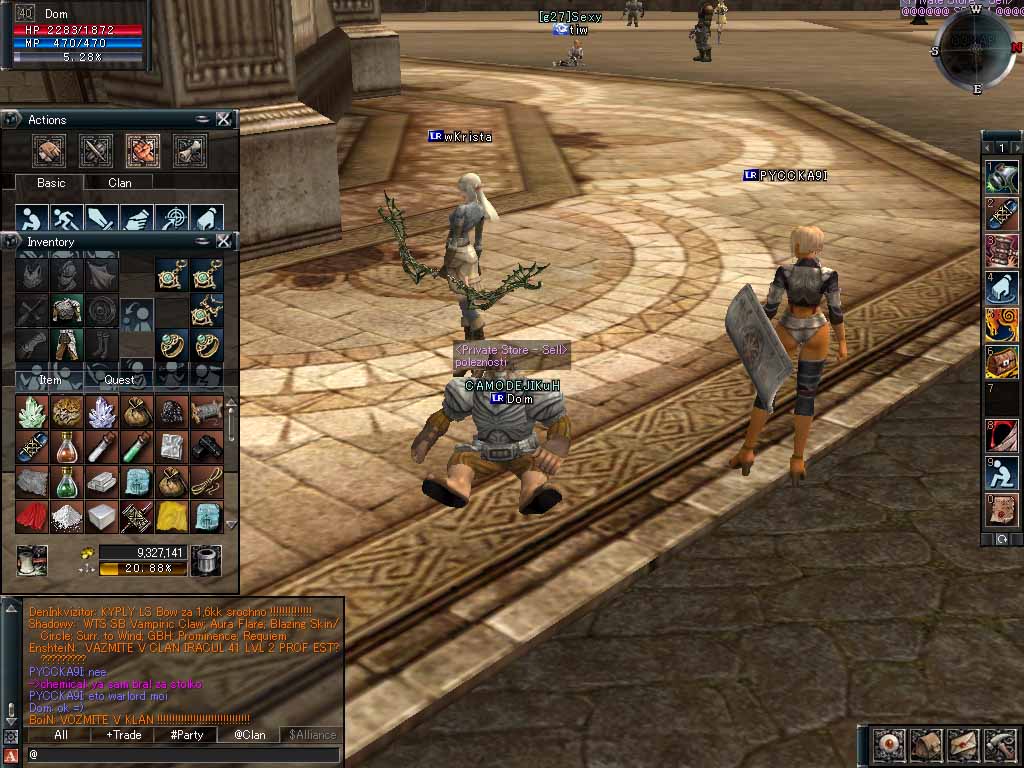Click the inventory trash can button

(x=205, y=559)
